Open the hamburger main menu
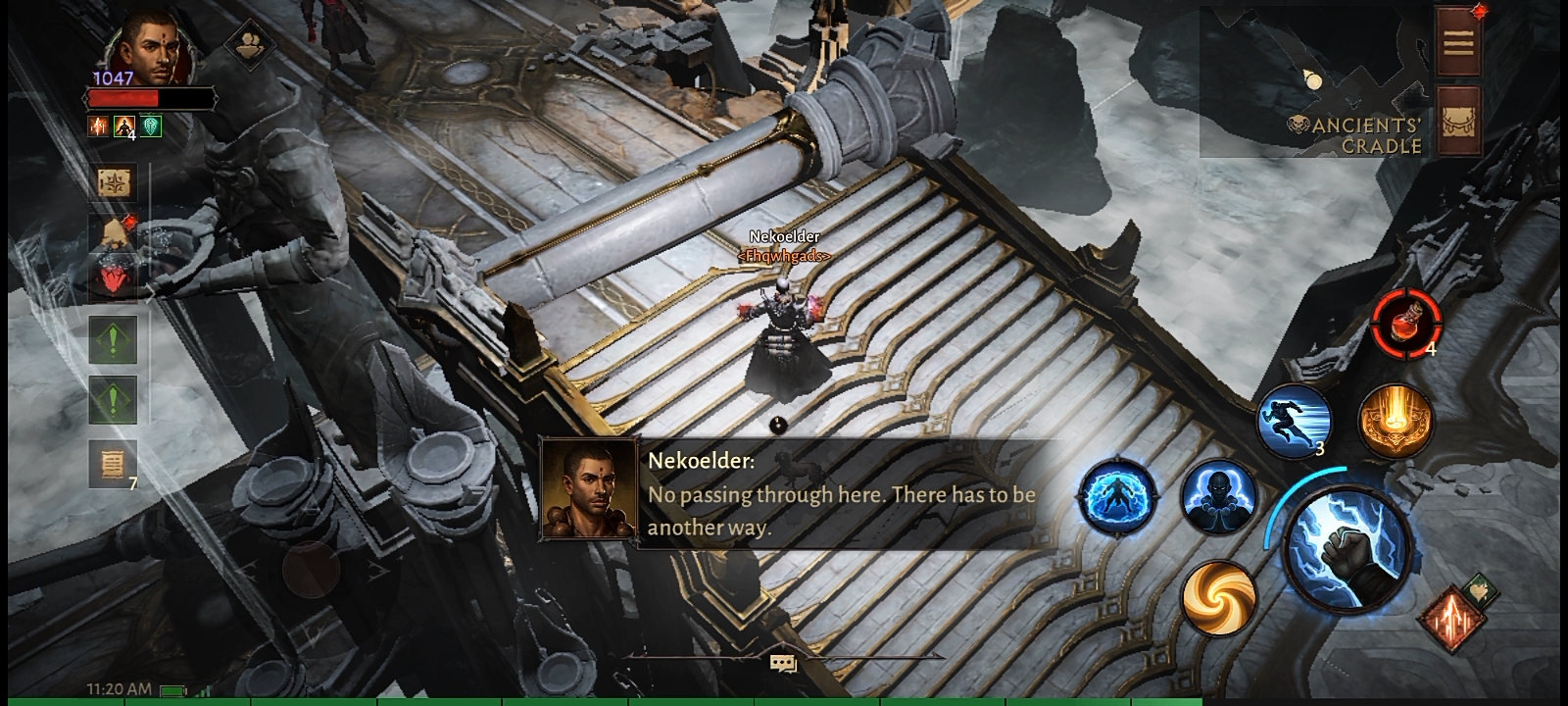This screenshot has height=706, width=1568. (x=1457, y=42)
